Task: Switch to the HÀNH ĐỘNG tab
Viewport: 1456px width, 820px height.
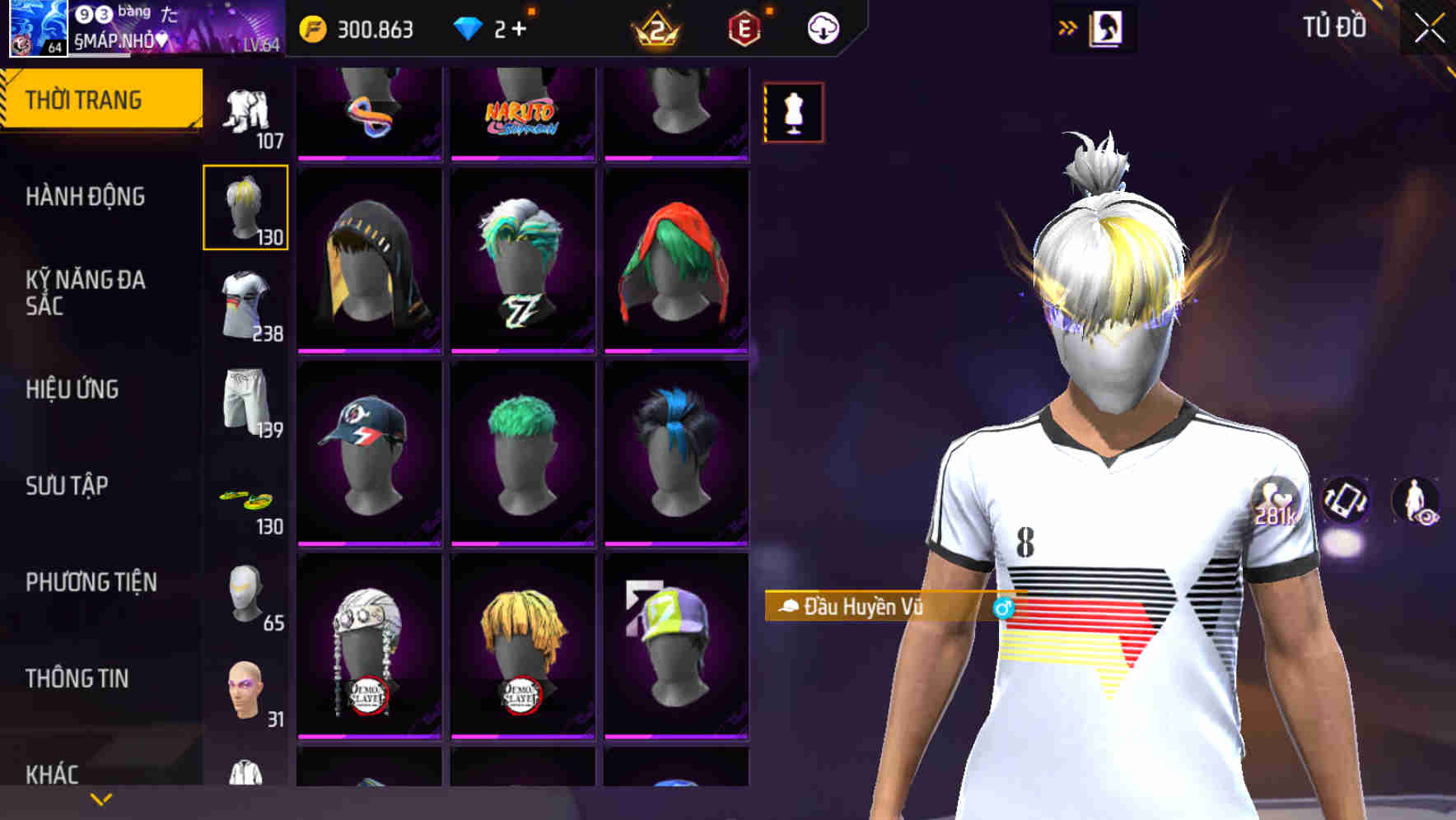Action: pos(84,197)
